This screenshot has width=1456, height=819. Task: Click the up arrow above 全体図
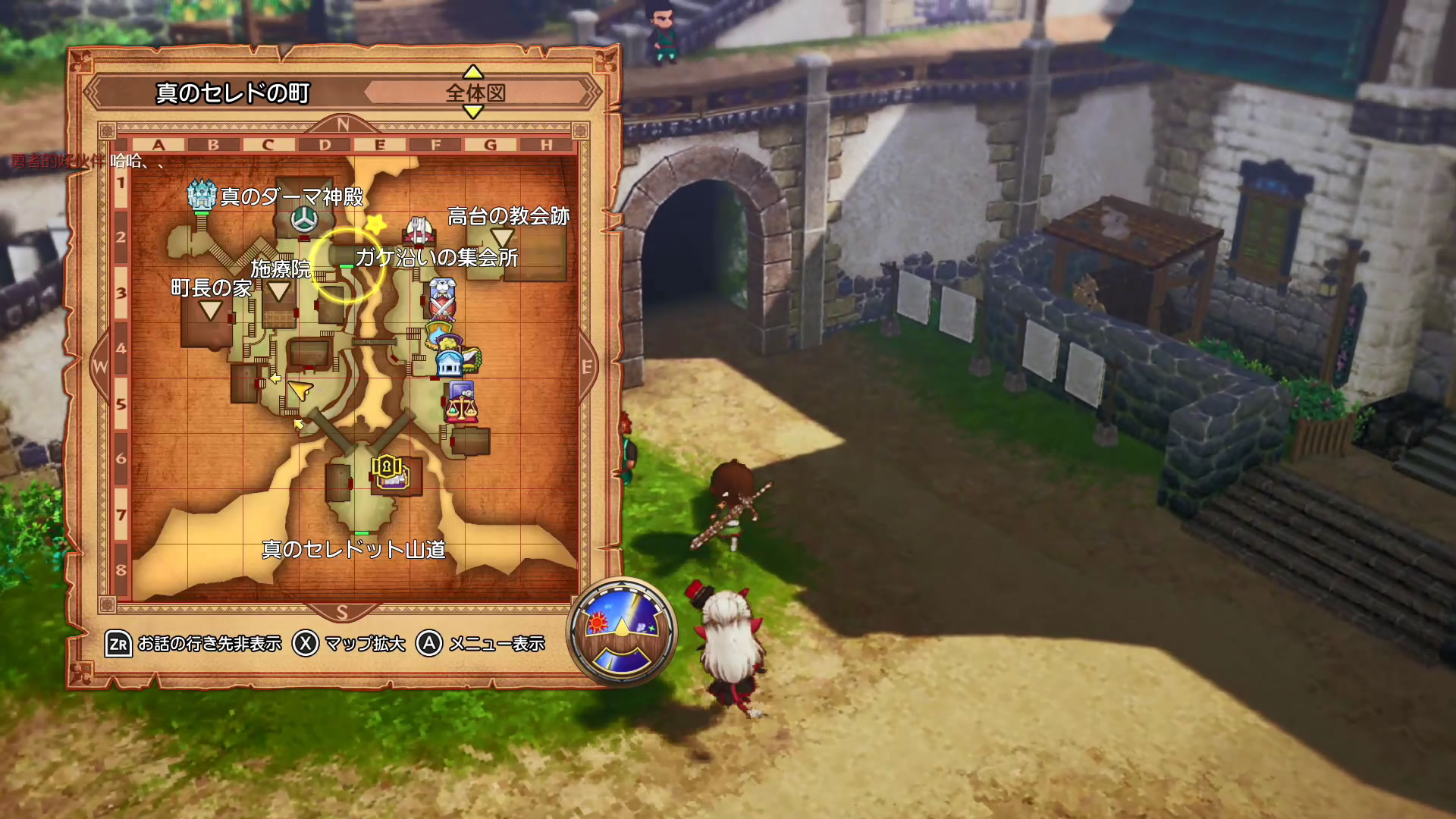coord(473,72)
